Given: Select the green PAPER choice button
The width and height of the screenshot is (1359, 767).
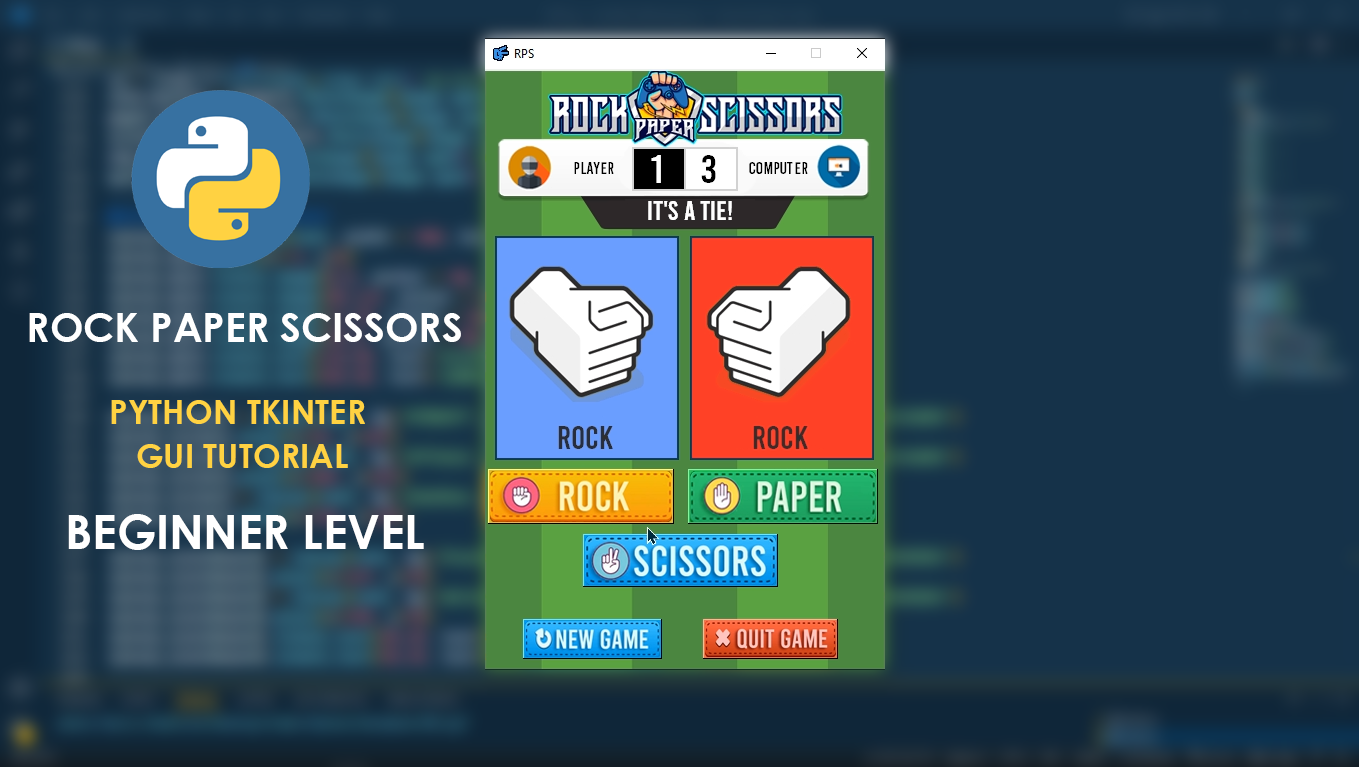Looking at the screenshot, I should pos(782,495).
